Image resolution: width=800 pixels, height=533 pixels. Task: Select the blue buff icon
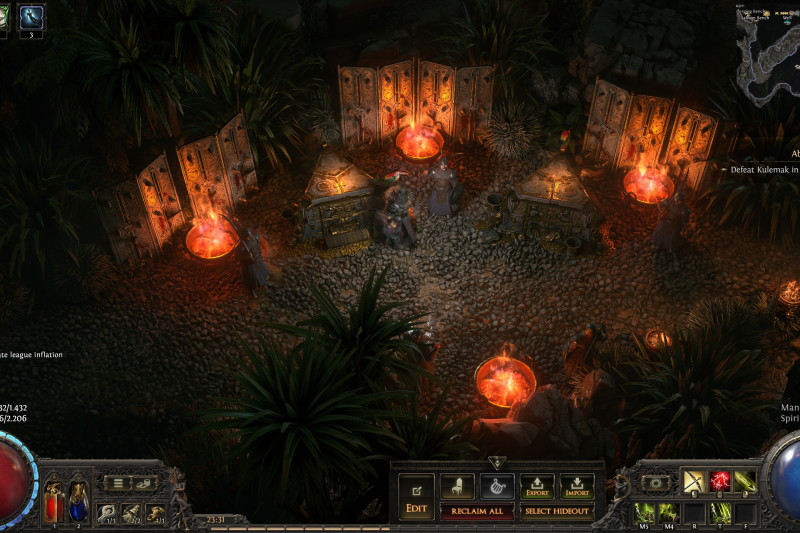pos(31,17)
